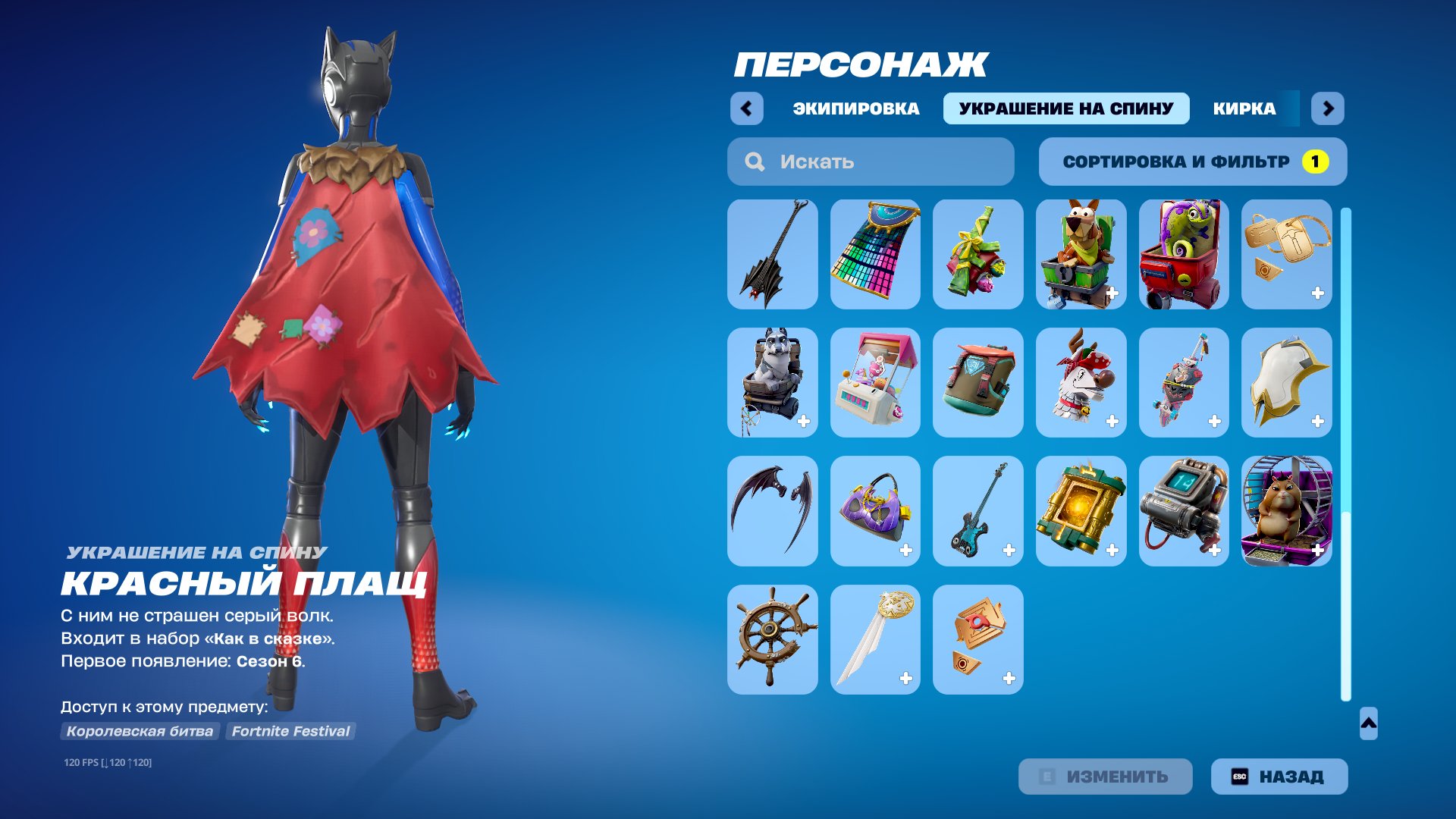The image size is (1456, 819).
Task: Click the НАЗАД button
Action: [1279, 777]
